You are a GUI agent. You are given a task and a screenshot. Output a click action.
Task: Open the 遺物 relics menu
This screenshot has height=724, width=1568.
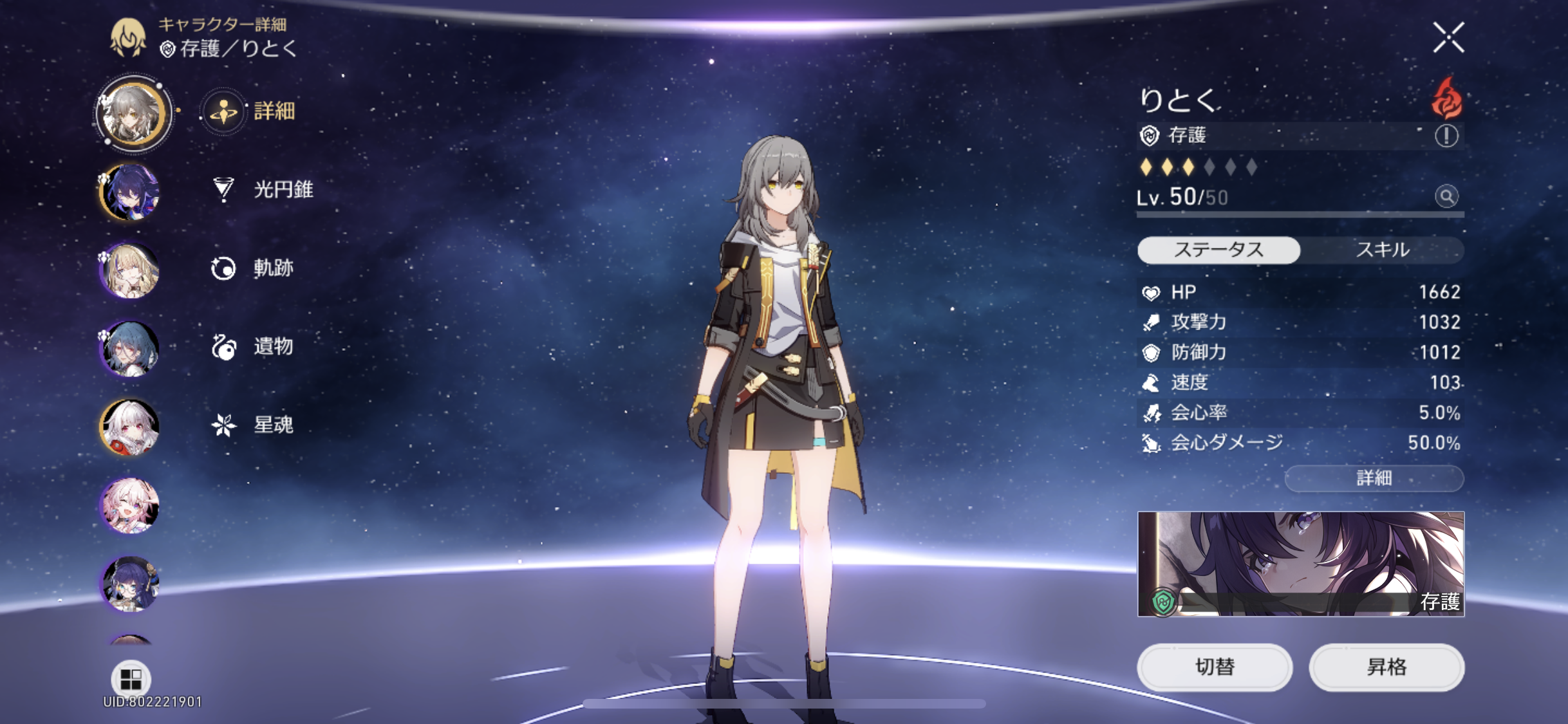click(x=254, y=346)
